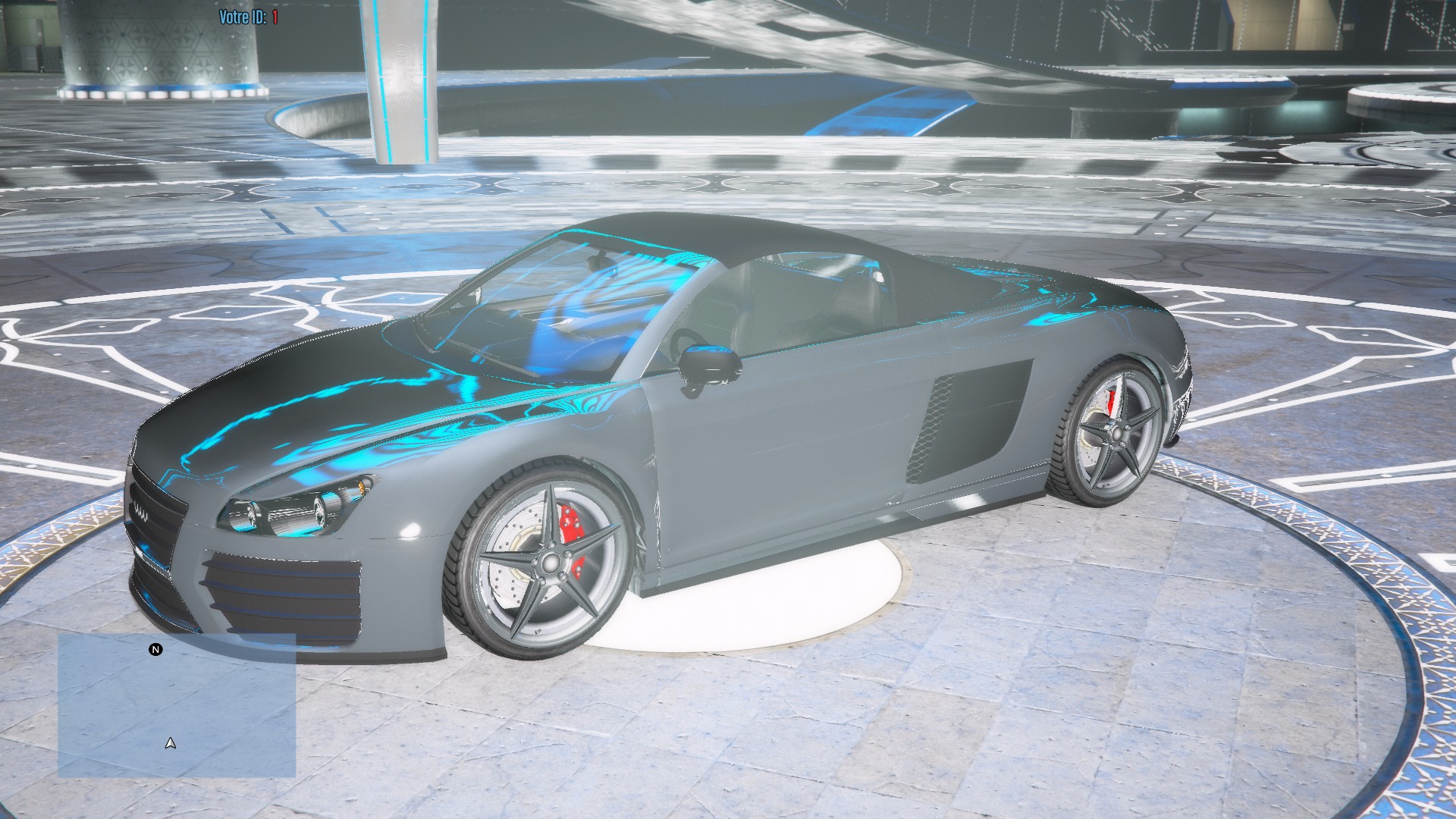Viewport: 1456px width, 819px height.
Task: Click the north "N" compass marker on minimap
Action: 155,650
